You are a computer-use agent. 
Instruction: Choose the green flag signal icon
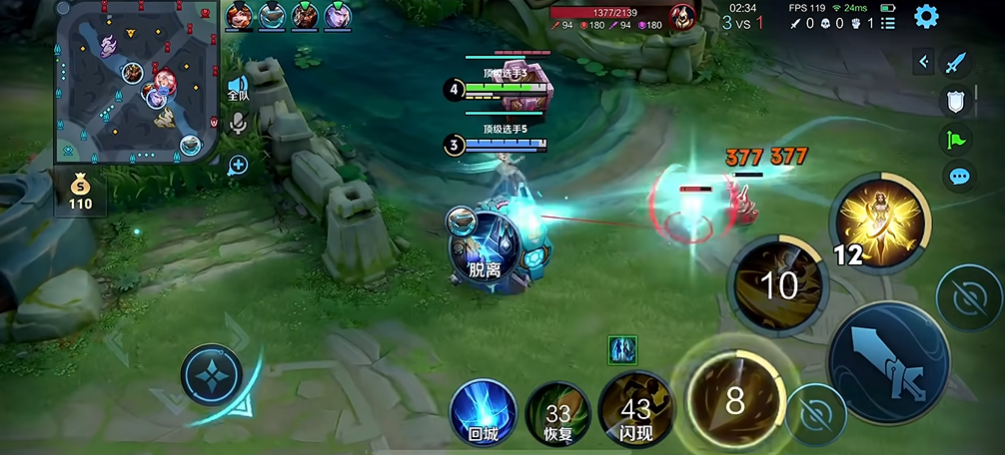[x=957, y=139]
